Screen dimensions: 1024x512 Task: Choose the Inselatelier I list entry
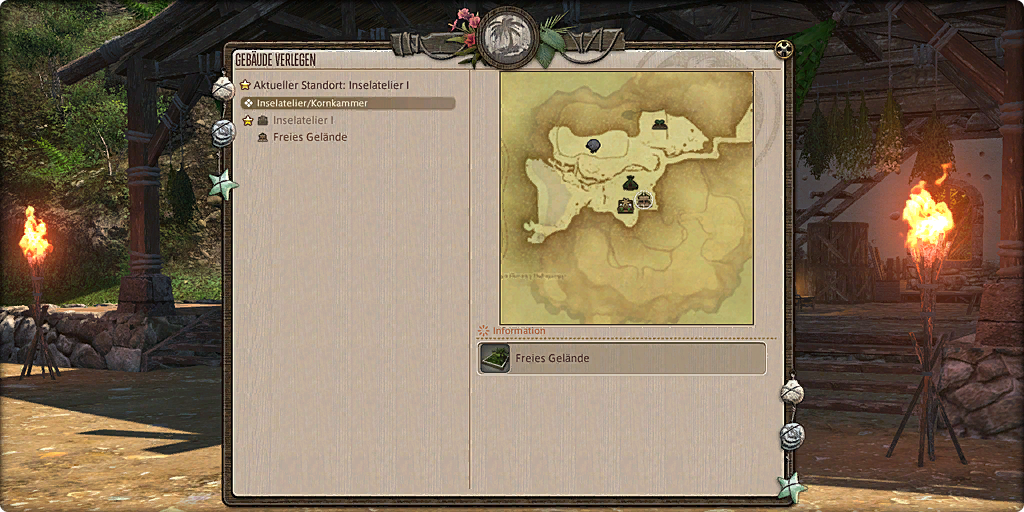pyautogui.click(x=302, y=120)
